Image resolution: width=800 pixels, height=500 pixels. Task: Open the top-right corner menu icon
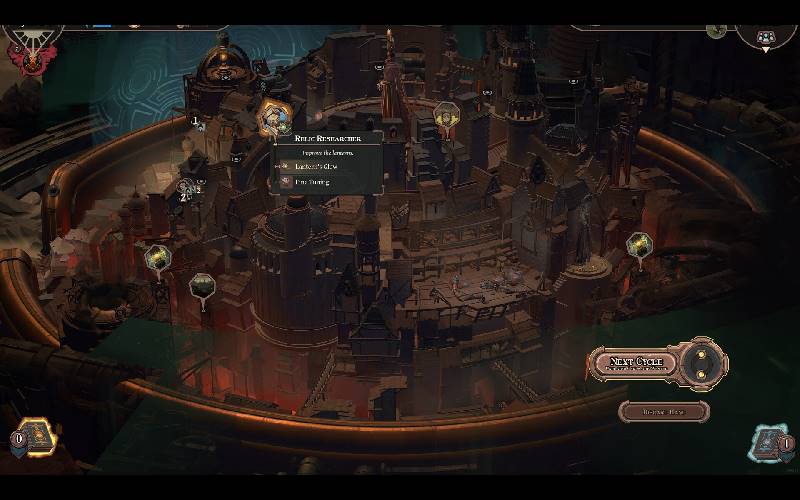[x=767, y=37]
